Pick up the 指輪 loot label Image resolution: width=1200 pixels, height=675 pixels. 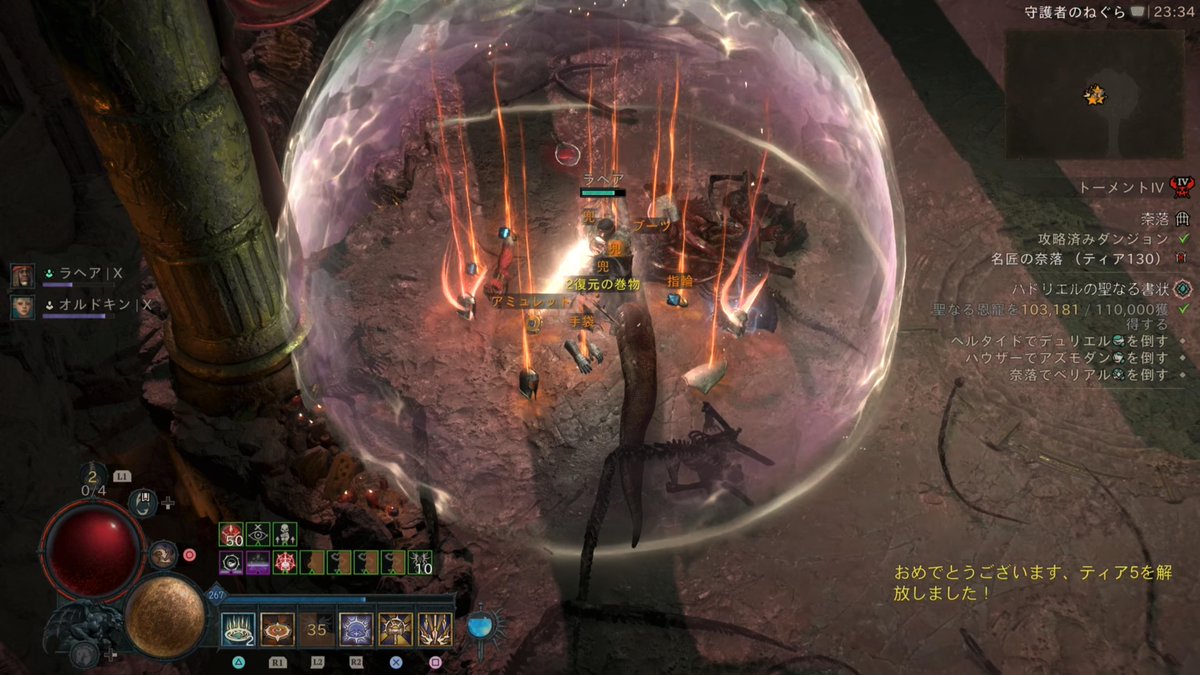(680, 282)
